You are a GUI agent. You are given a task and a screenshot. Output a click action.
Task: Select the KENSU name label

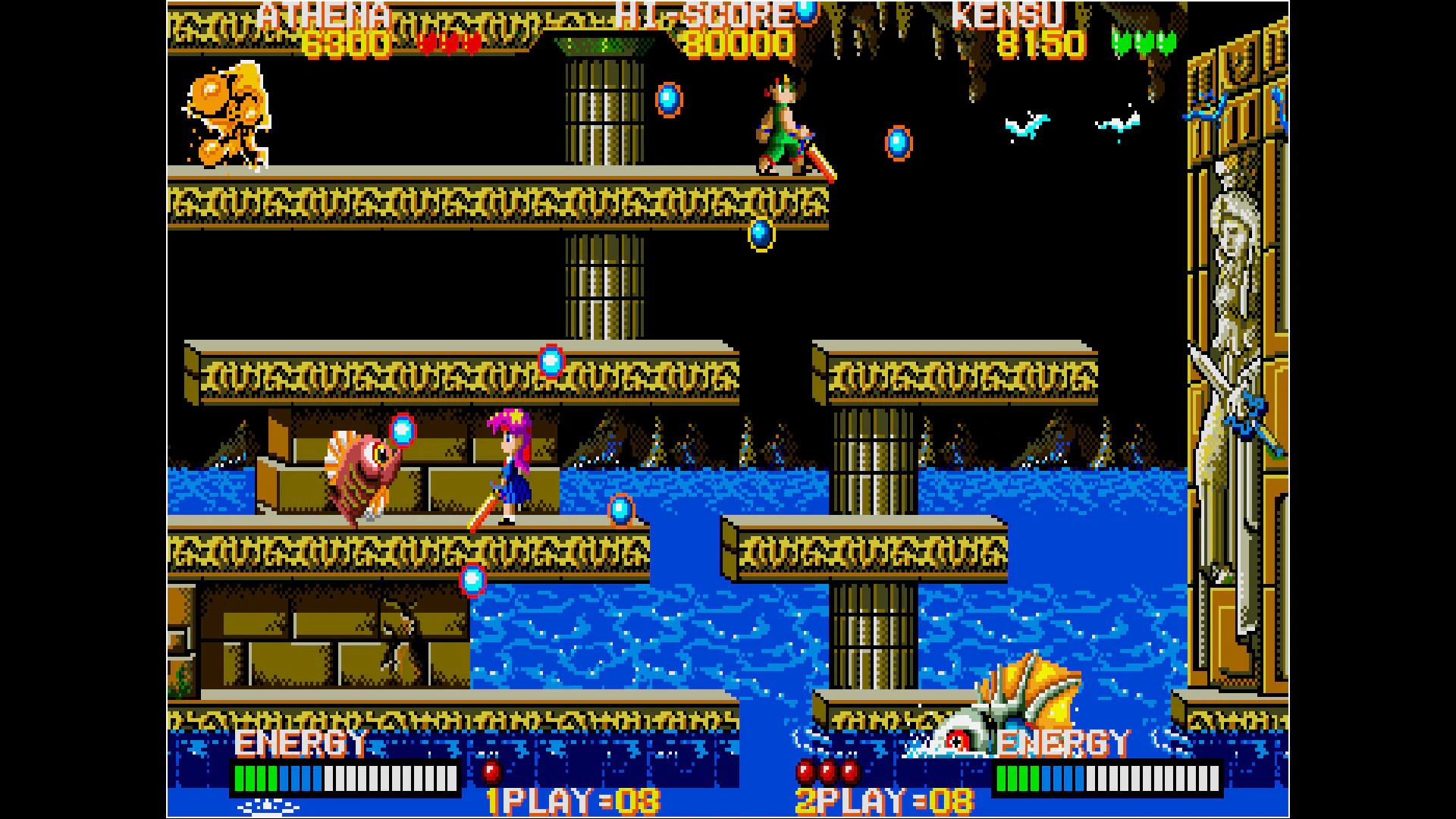point(1009,14)
